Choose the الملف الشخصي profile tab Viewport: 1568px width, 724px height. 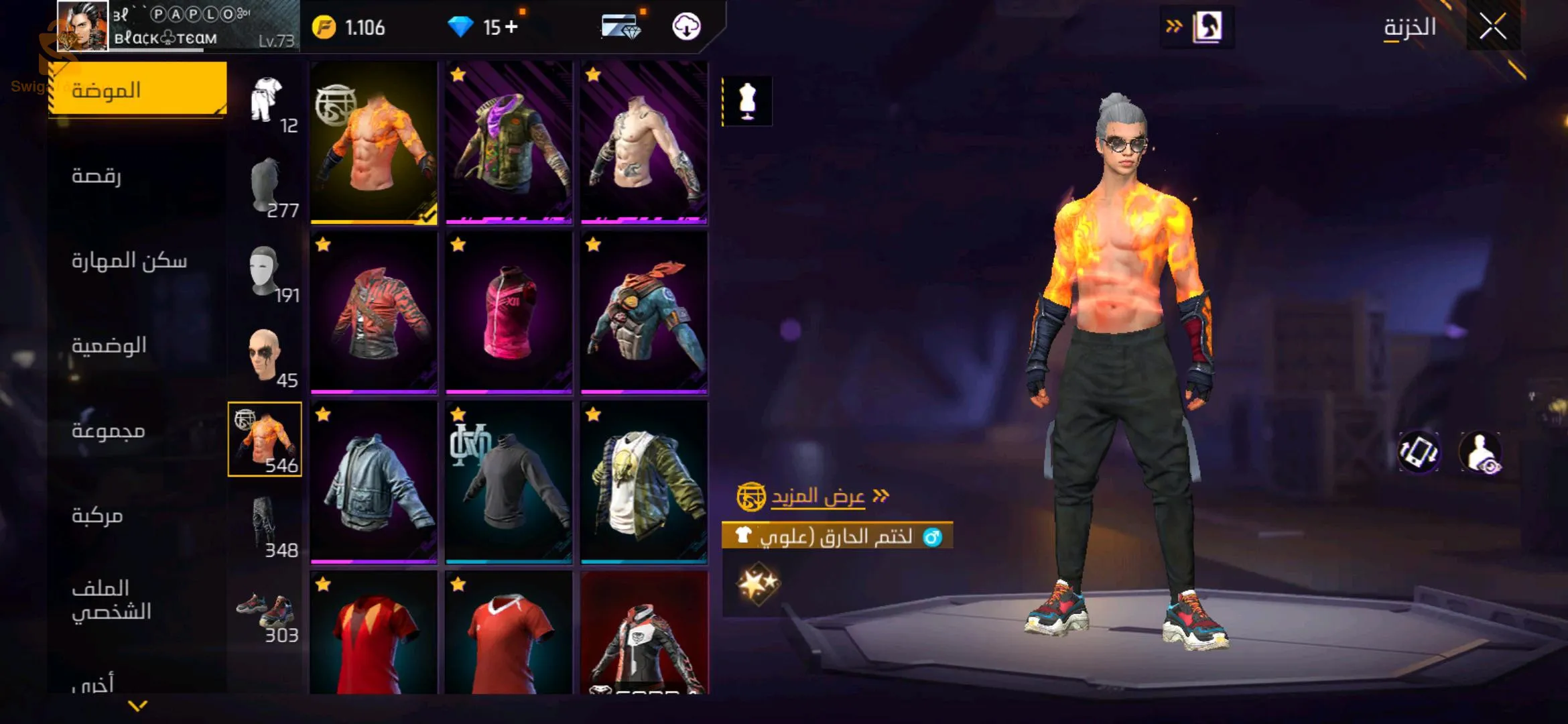111,600
